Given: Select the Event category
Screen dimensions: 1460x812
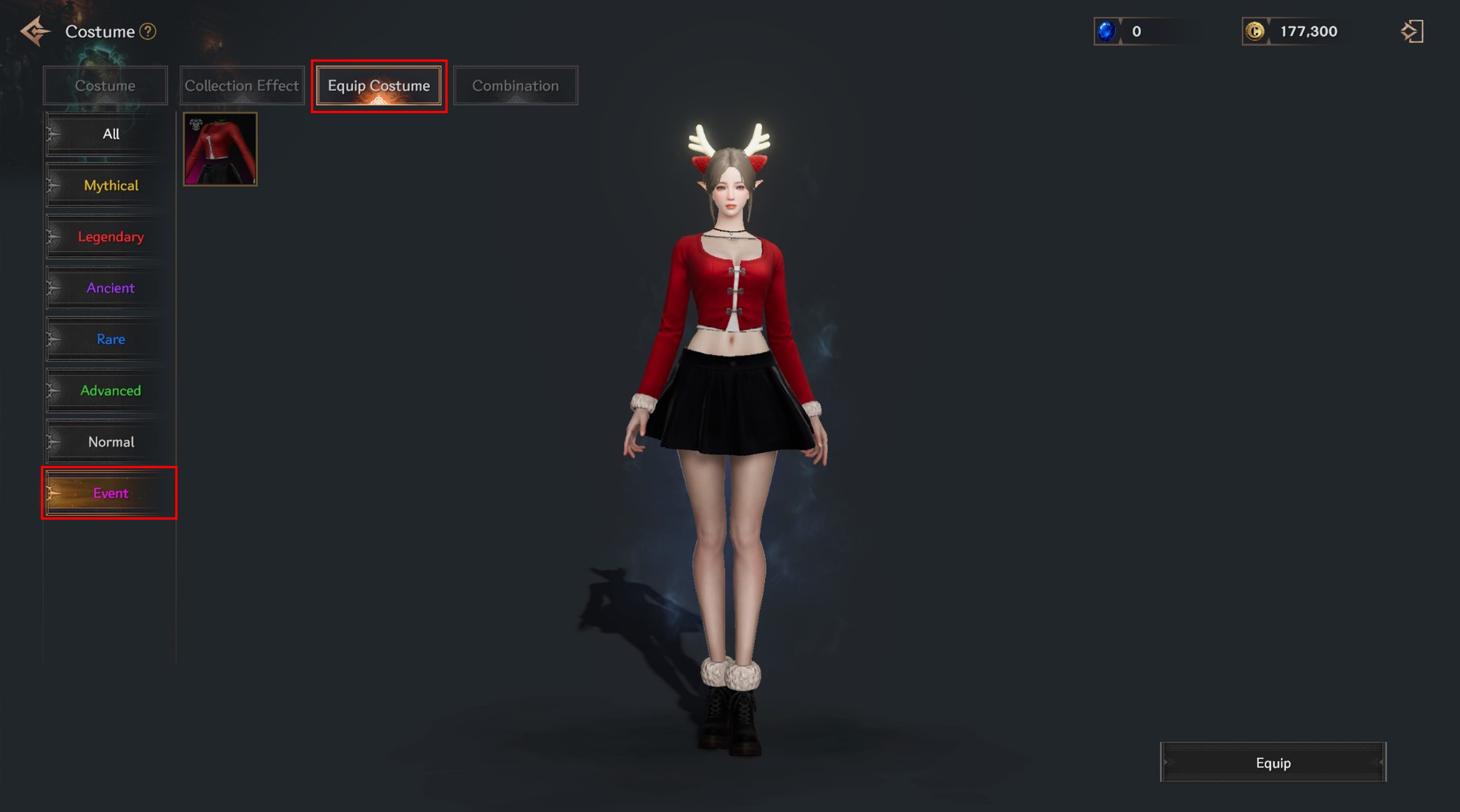Looking at the screenshot, I should click(x=110, y=493).
